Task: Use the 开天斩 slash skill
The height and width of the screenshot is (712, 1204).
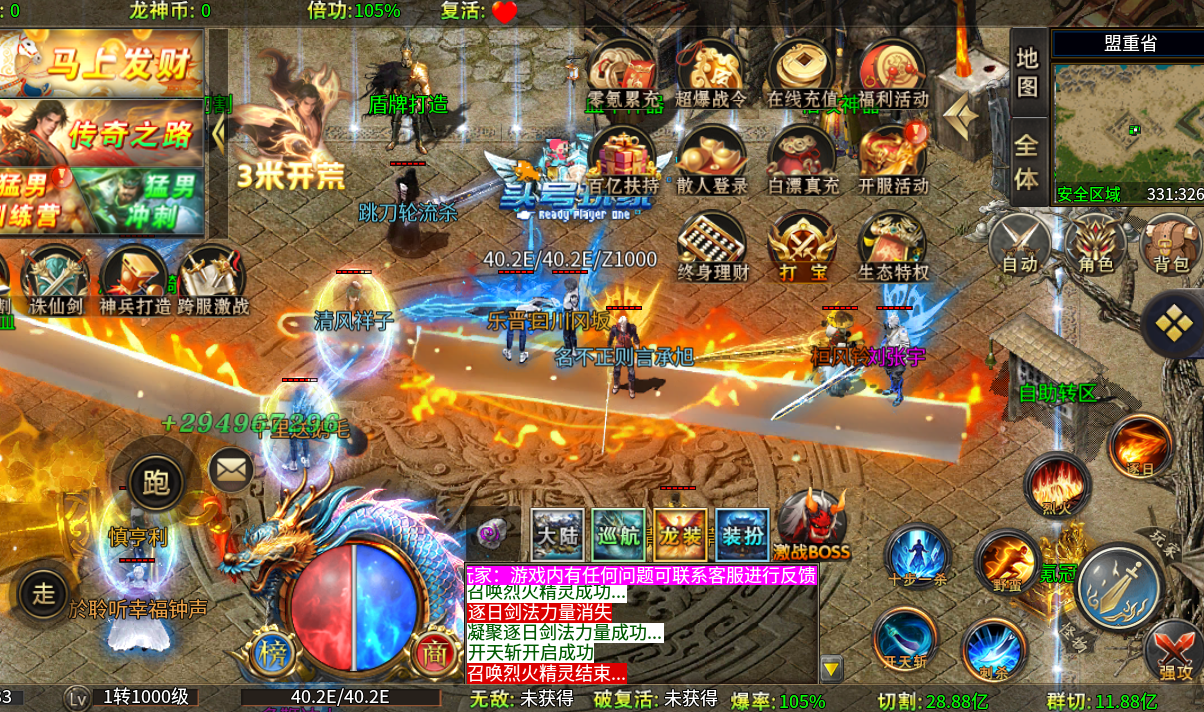Action: (906, 640)
